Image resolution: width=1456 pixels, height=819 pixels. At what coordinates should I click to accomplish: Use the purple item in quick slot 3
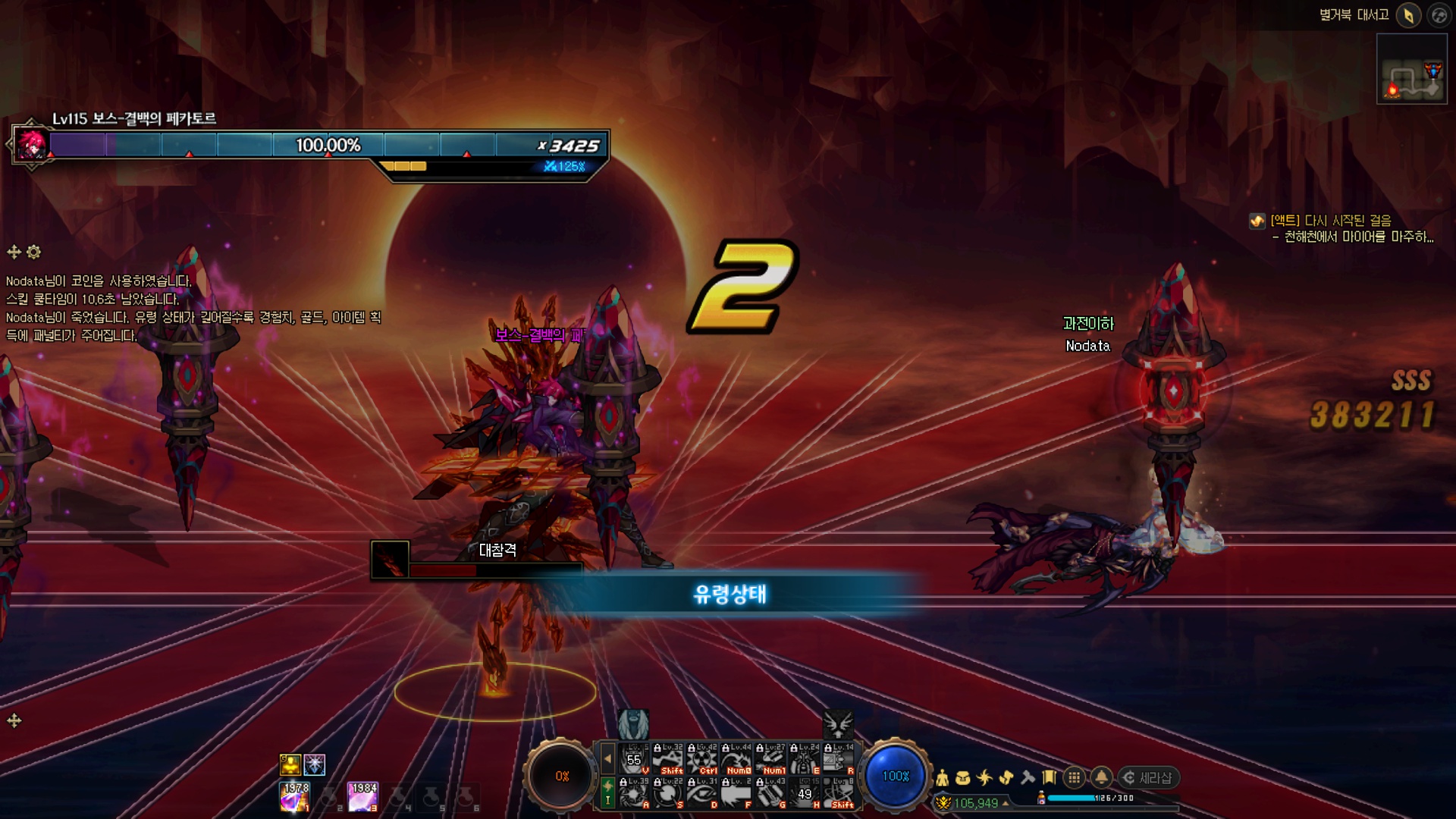(362, 797)
